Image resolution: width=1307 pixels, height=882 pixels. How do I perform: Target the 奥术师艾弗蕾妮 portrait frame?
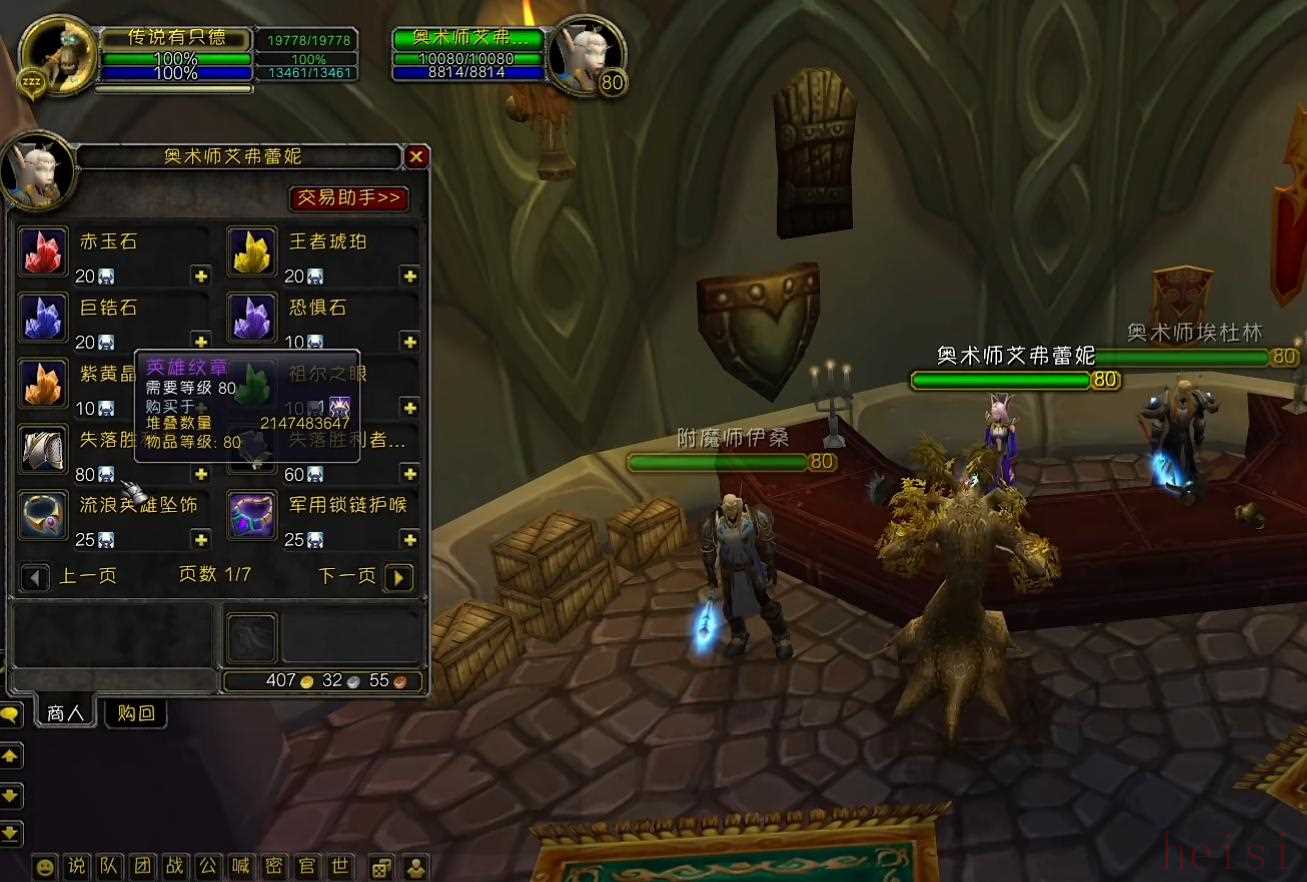(586, 56)
